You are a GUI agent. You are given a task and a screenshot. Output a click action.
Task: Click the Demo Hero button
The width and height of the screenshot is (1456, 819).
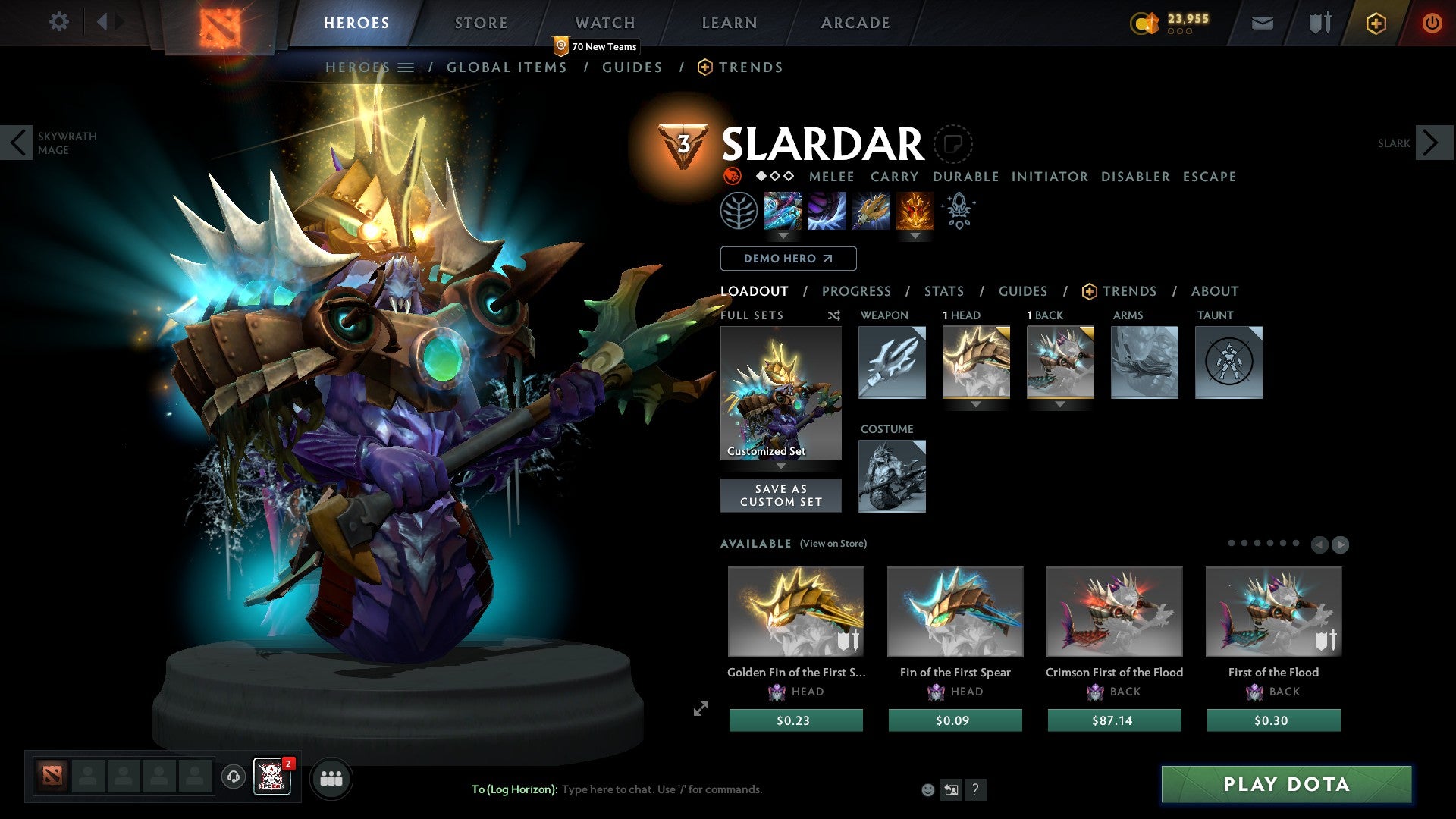pyautogui.click(x=787, y=258)
